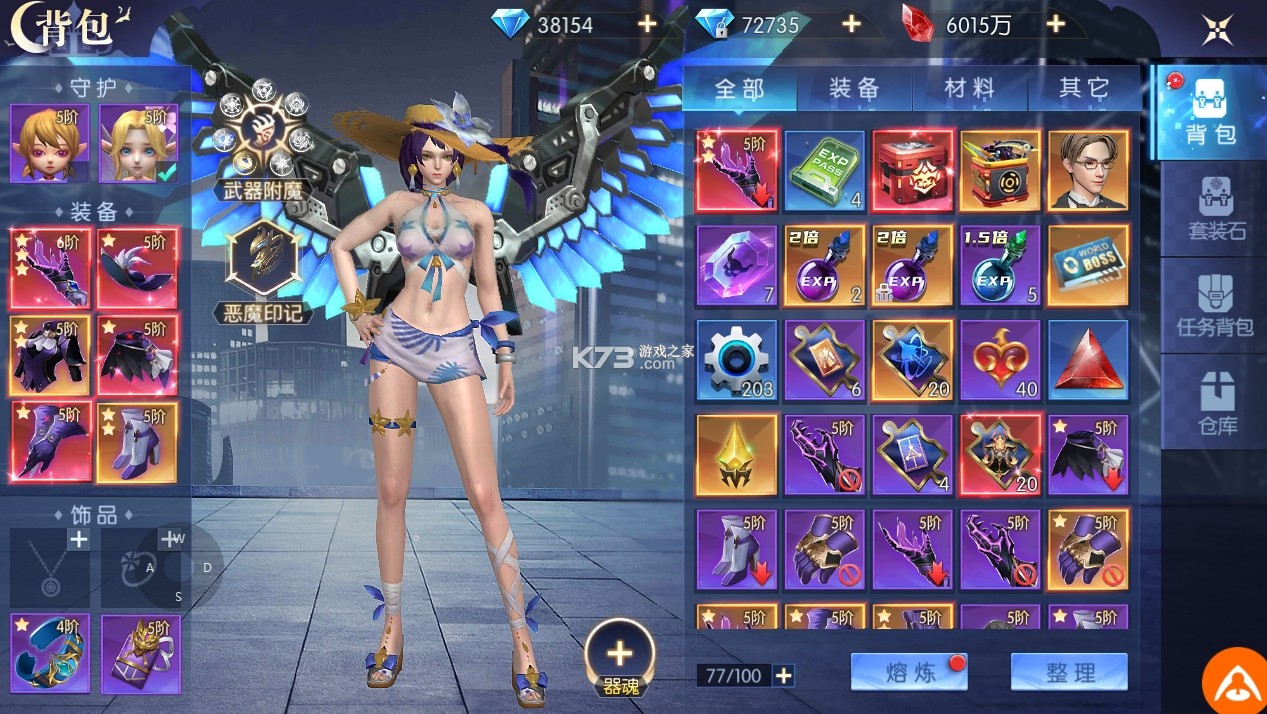The image size is (1267, 714).
Task: Expand bag capacity next to 77/100
Action: pos(784,676)
